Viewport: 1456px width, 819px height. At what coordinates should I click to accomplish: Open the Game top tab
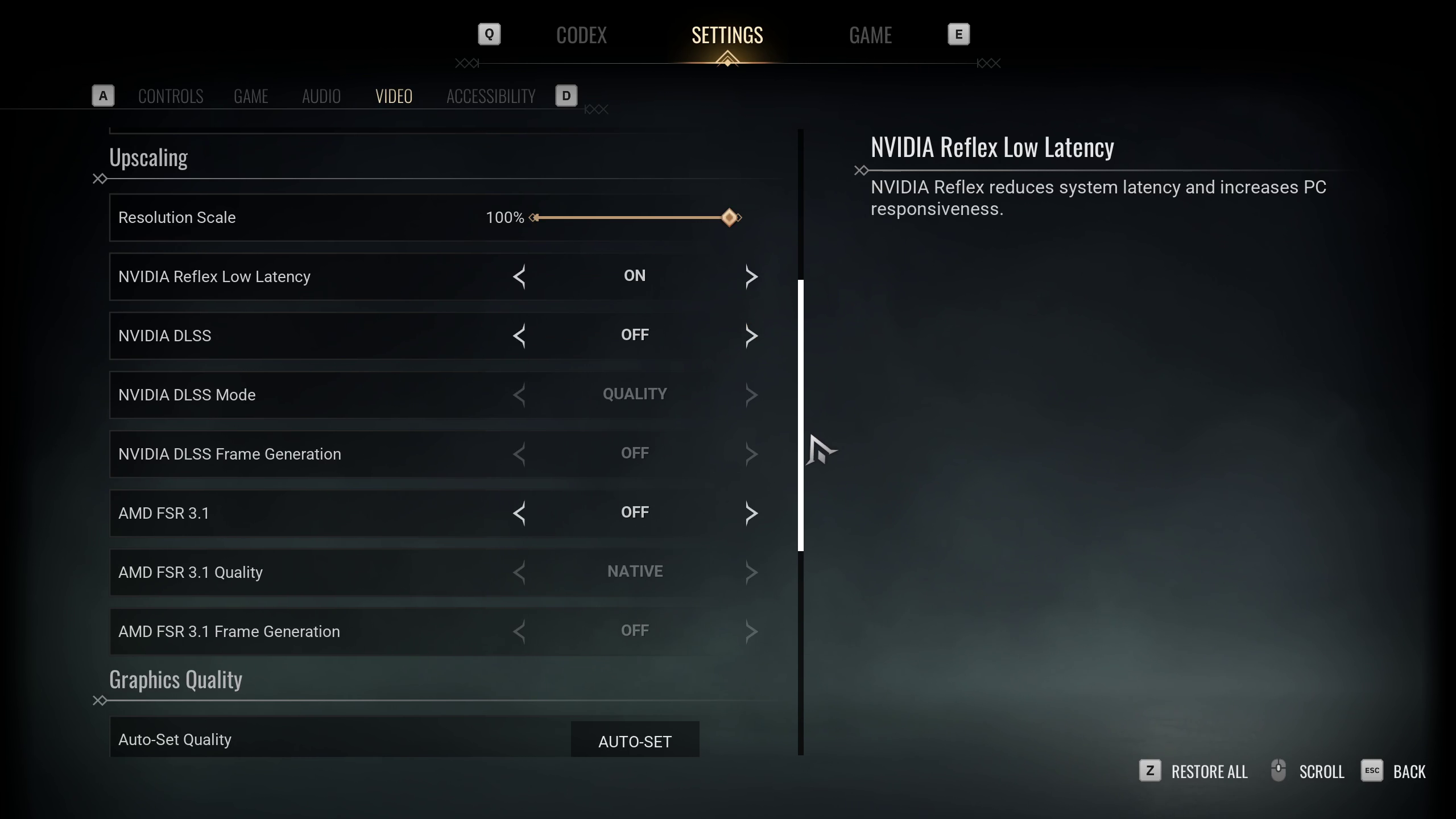pyautogui.click(x=870, y=35)
